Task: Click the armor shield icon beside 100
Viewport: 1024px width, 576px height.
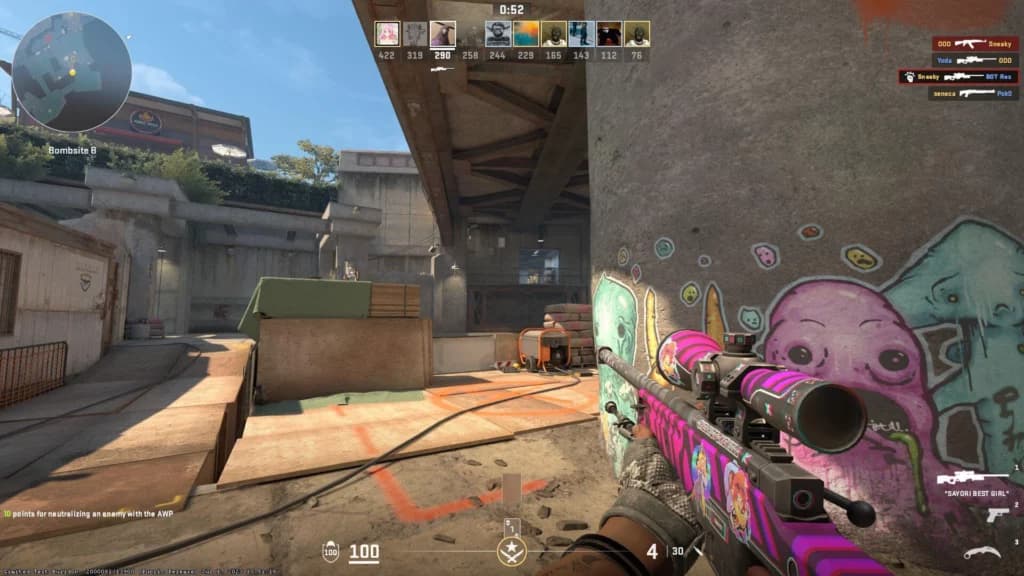Action: pos(330,551)
